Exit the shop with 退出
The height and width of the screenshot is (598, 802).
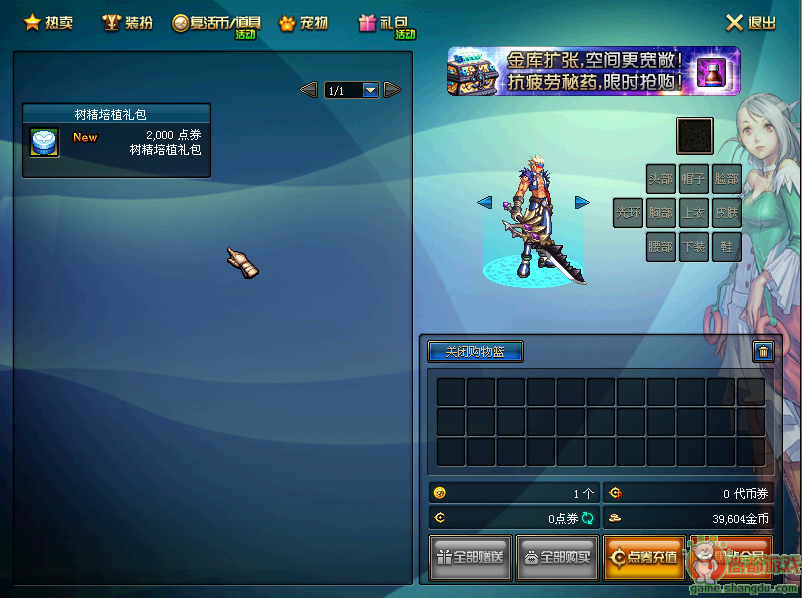point(751,22)
